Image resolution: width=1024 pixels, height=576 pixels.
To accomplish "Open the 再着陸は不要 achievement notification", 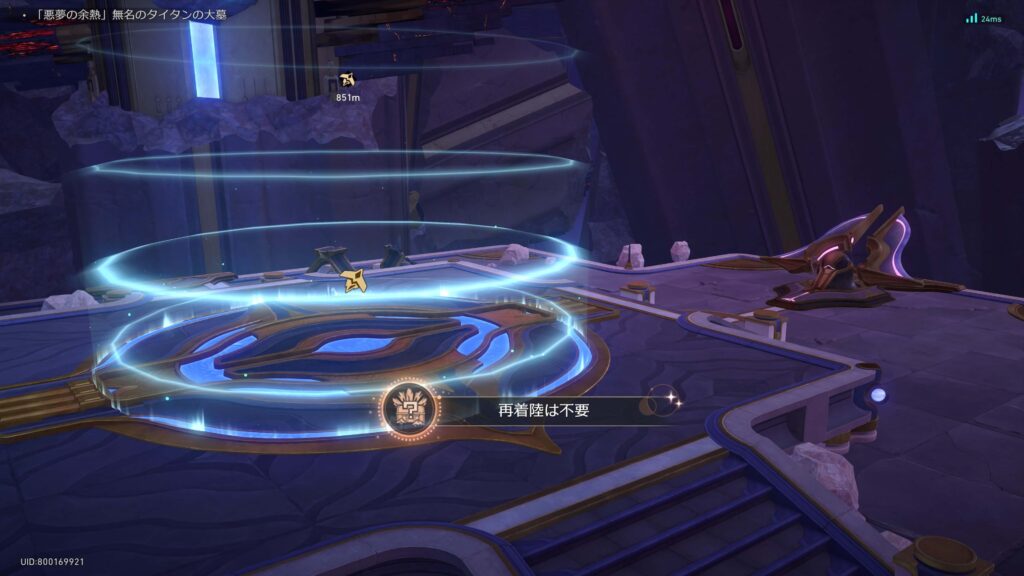I will click(x=520, y=408).
